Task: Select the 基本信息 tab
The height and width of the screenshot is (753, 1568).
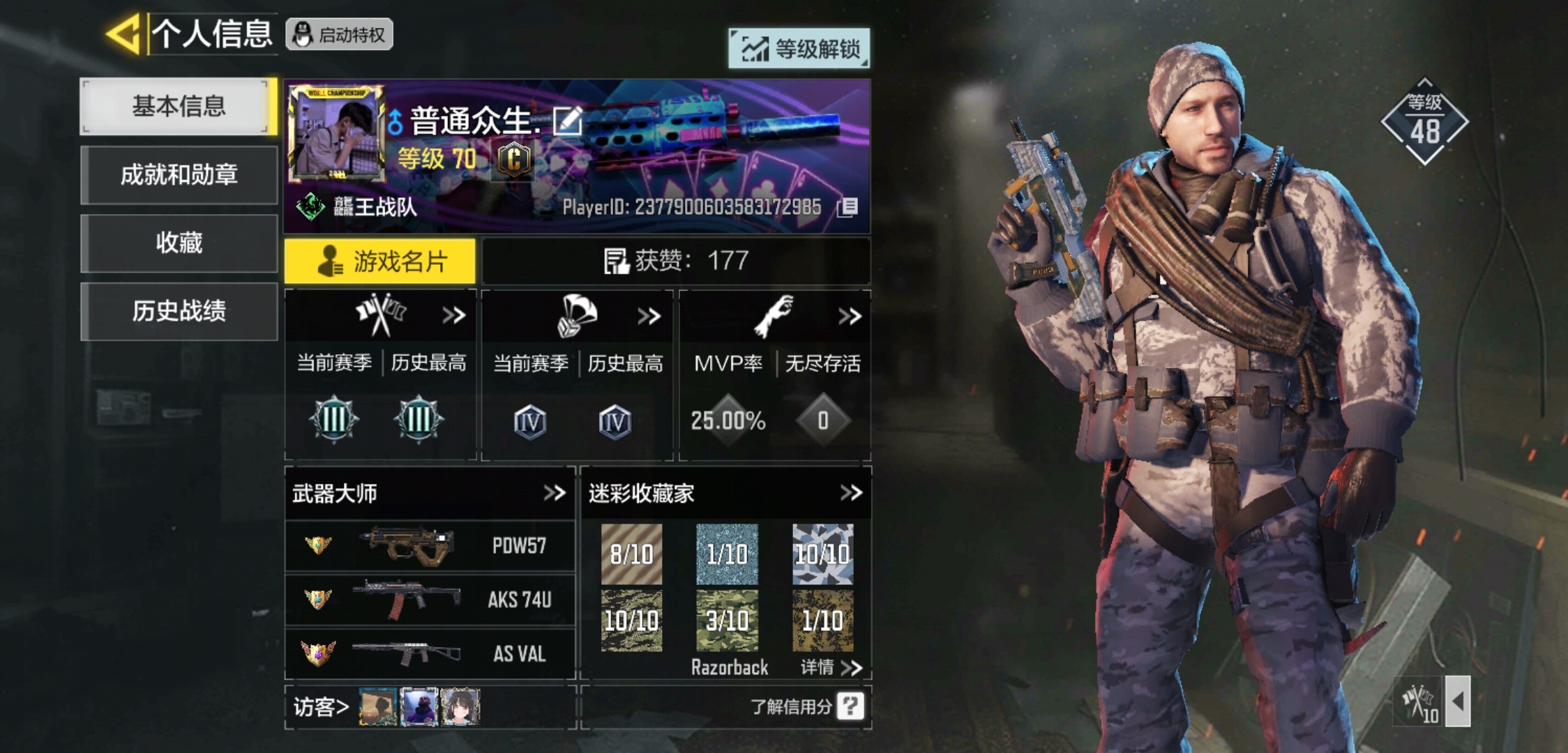Action: click(179, 107)
